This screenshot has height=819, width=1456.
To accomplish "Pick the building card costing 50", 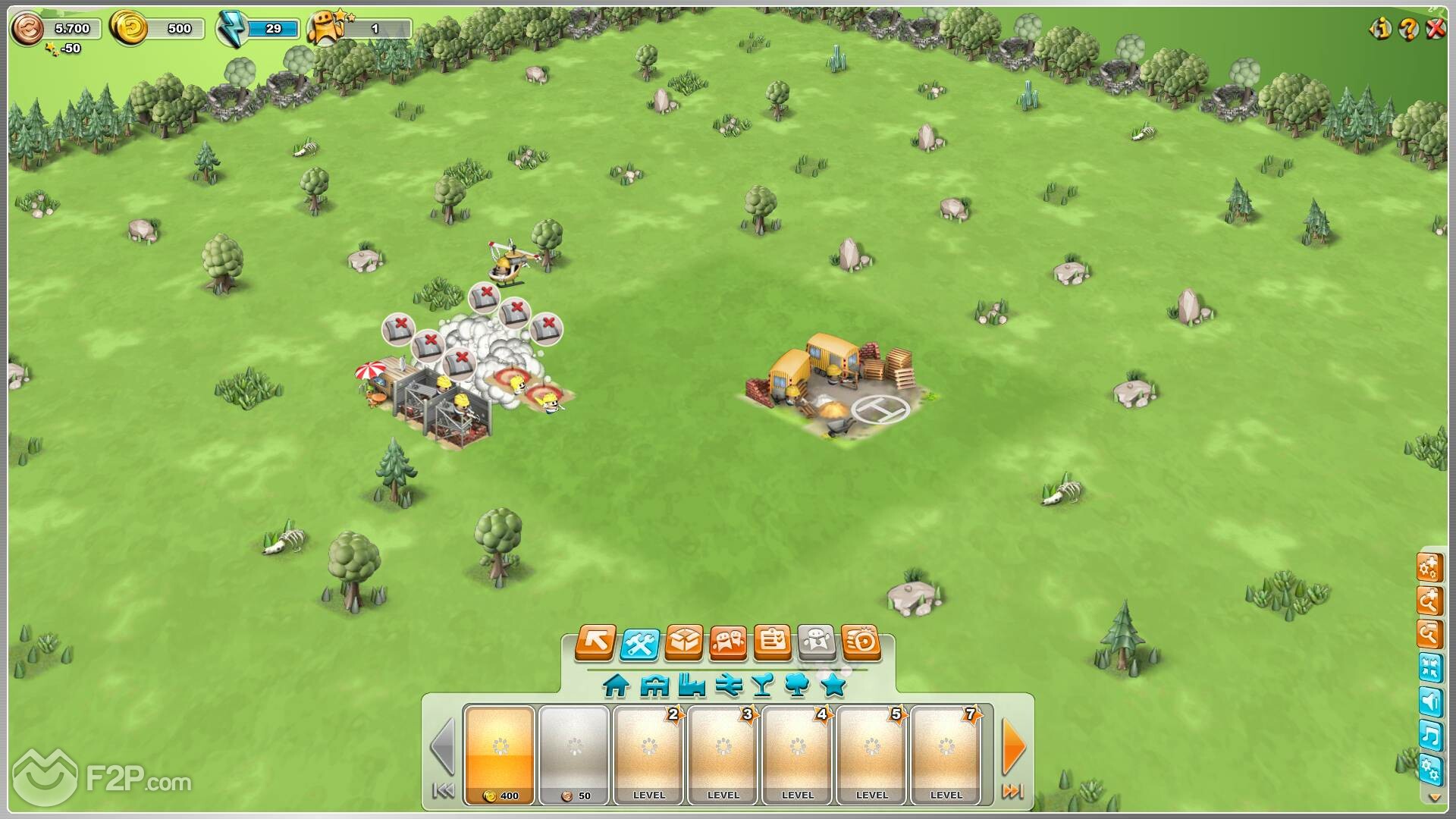I will 574,754.
